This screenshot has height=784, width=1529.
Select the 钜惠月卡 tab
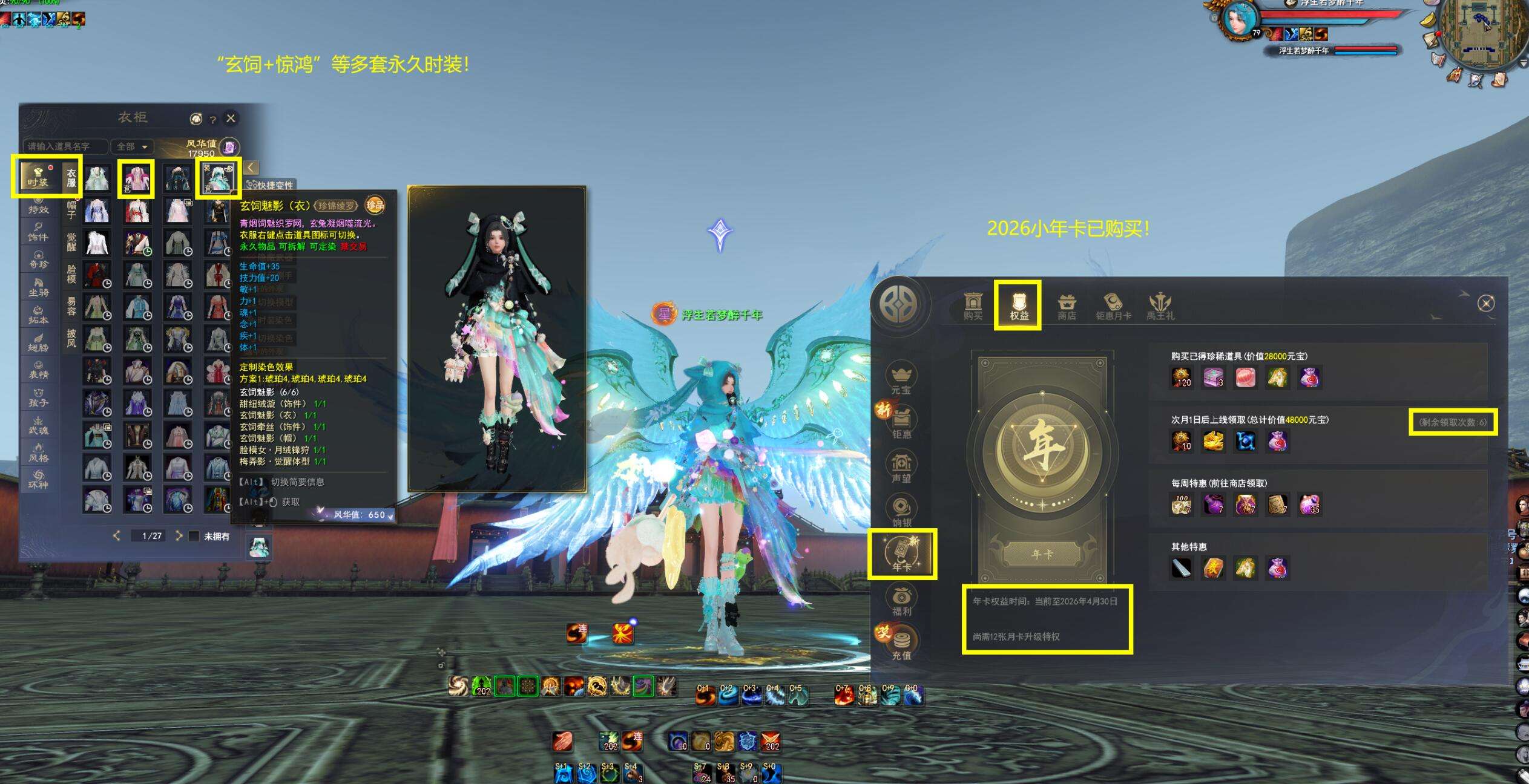tap(1113, 306)
